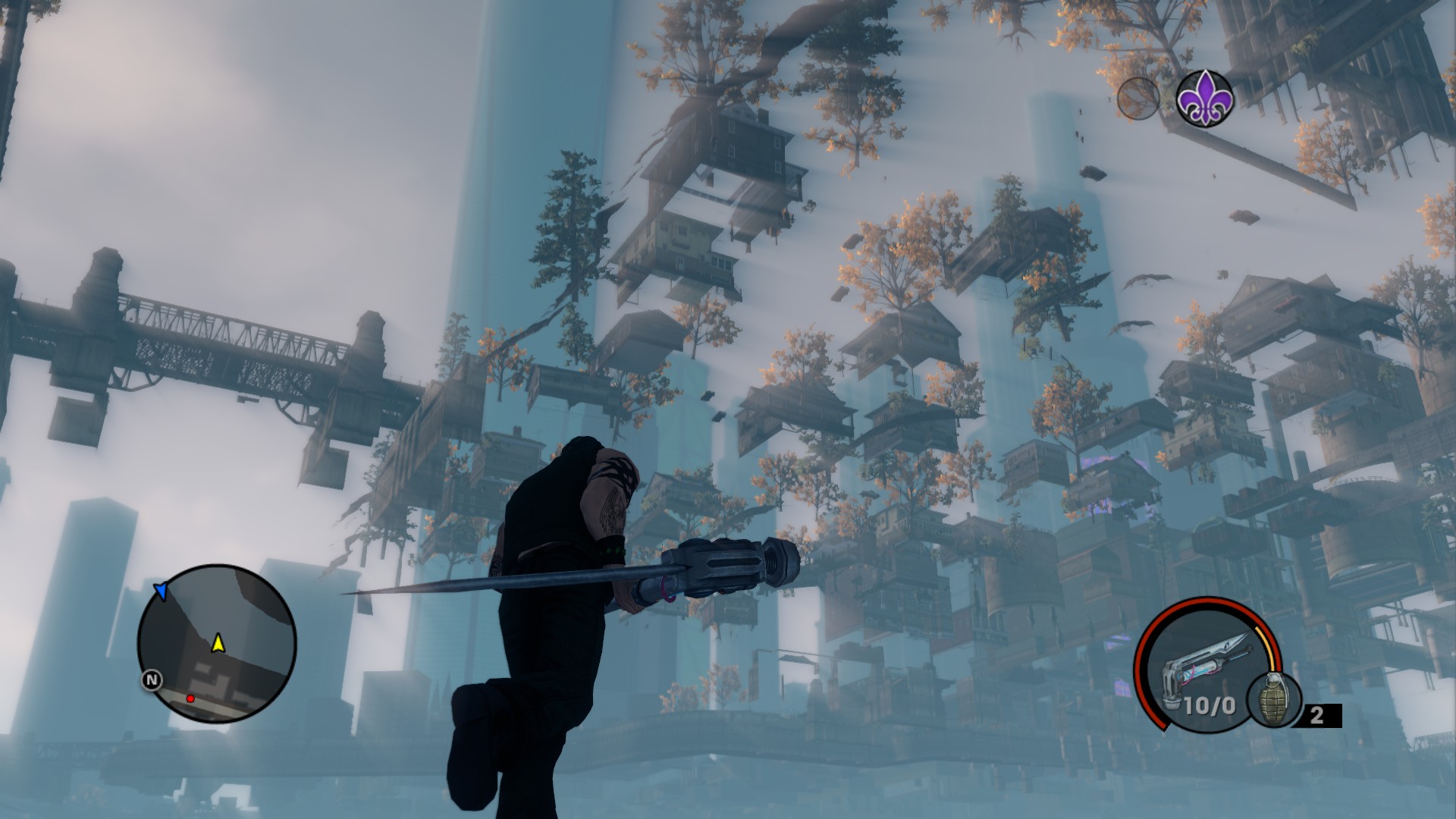
Task: Click the red dot marker on the minimap
Action: tap(190, 698)
